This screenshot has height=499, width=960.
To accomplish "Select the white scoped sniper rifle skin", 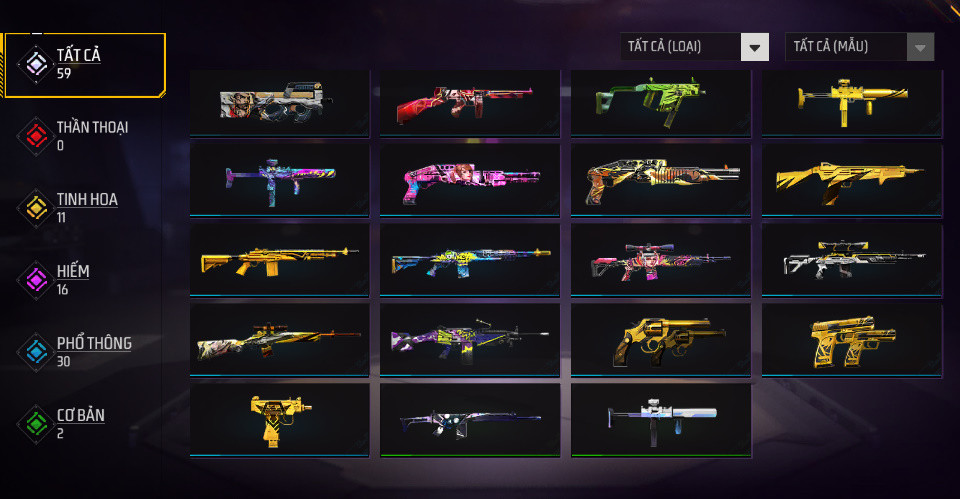I will tap(851, 261).
